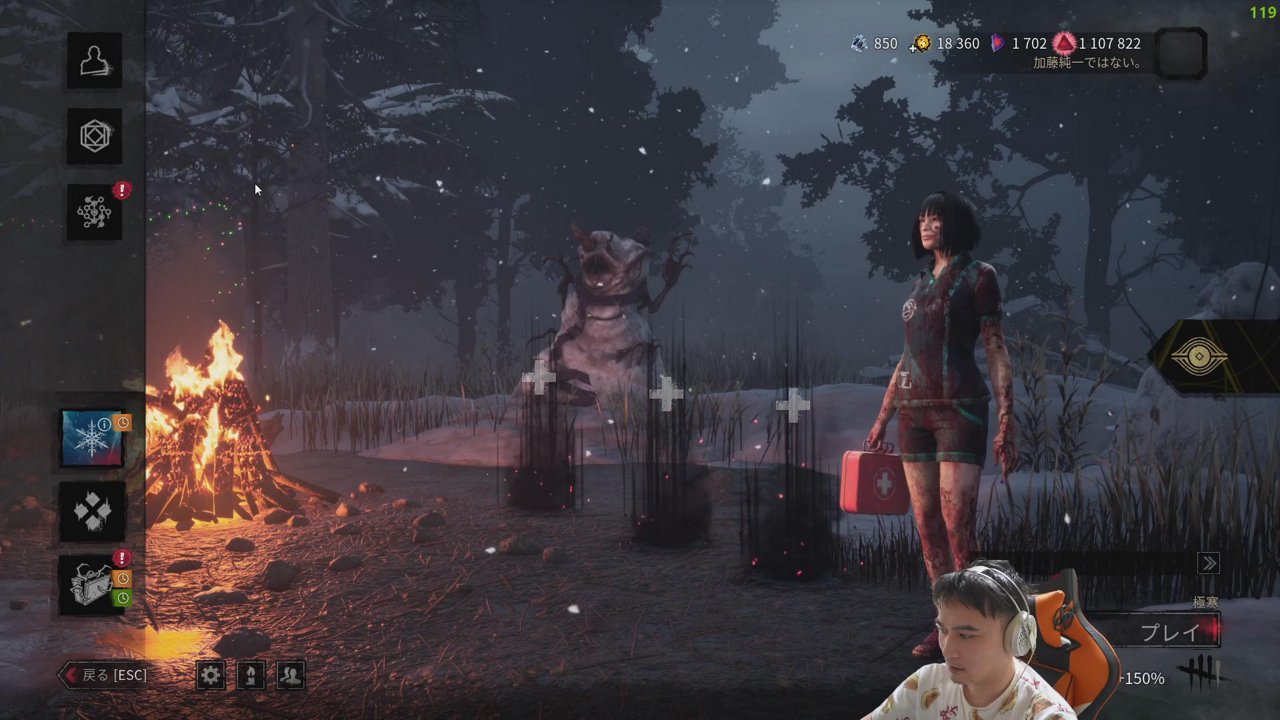1280x720 pixels.
Task: Invite a player via first plus slot
Action: pyautogui.click(x=539, y=377)
